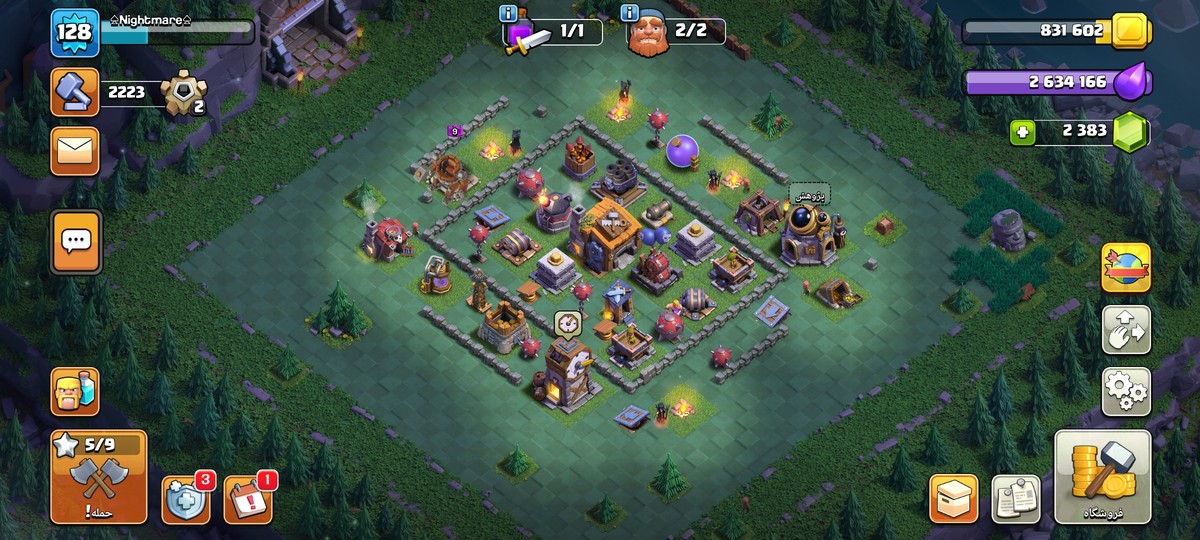The height and width of the screenshot is (540, 1200).
Task: Open the mail envelope inbox
Action: [x=75, y=151]
